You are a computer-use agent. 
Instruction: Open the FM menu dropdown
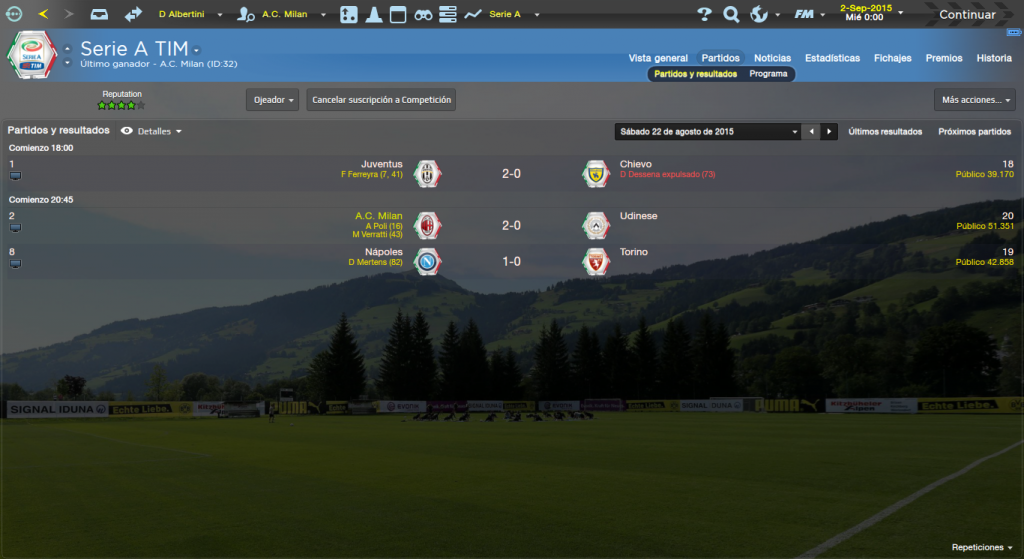pos(807,14)
